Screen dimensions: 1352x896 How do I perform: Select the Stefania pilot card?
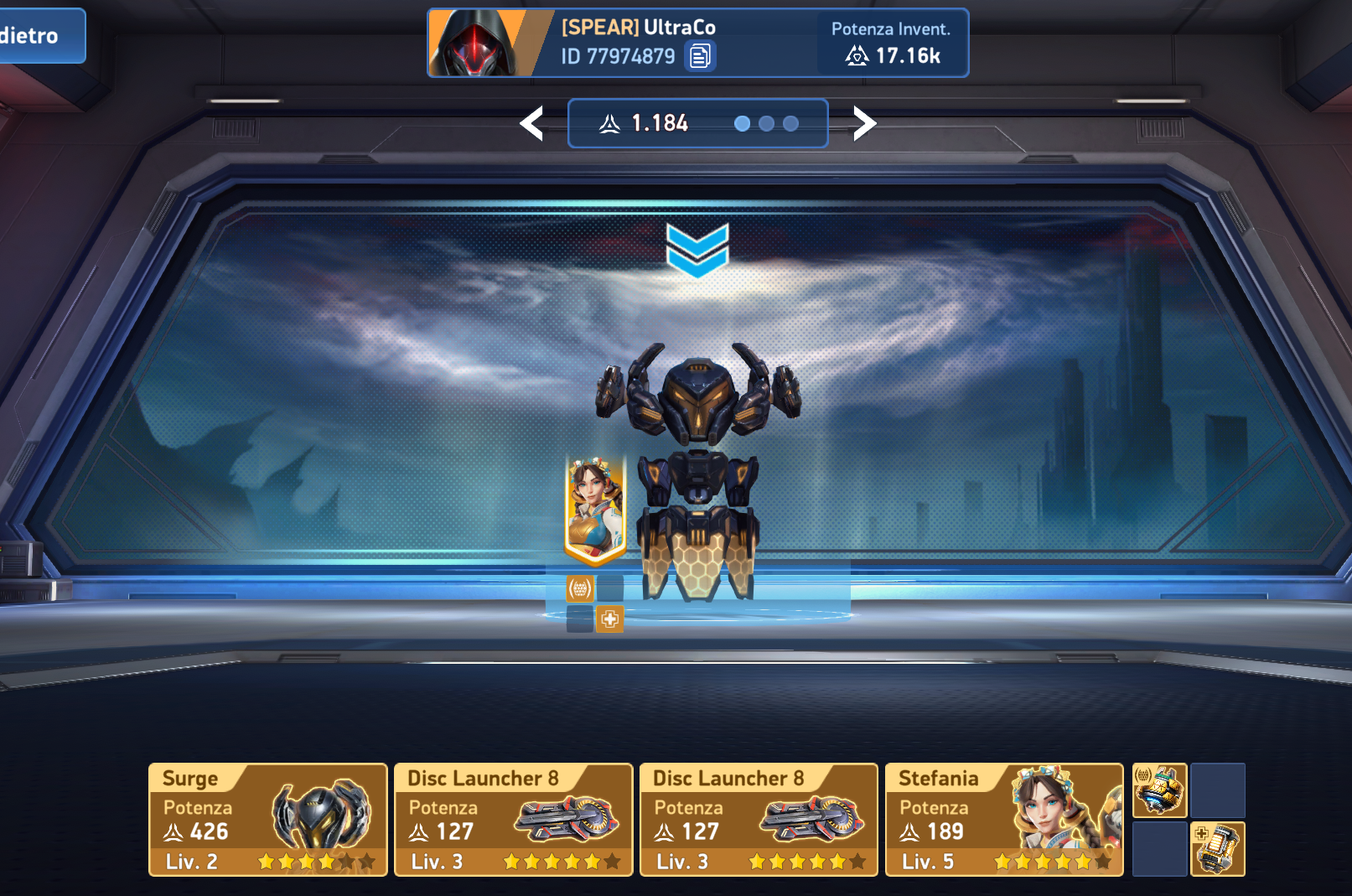point(1003,820)
